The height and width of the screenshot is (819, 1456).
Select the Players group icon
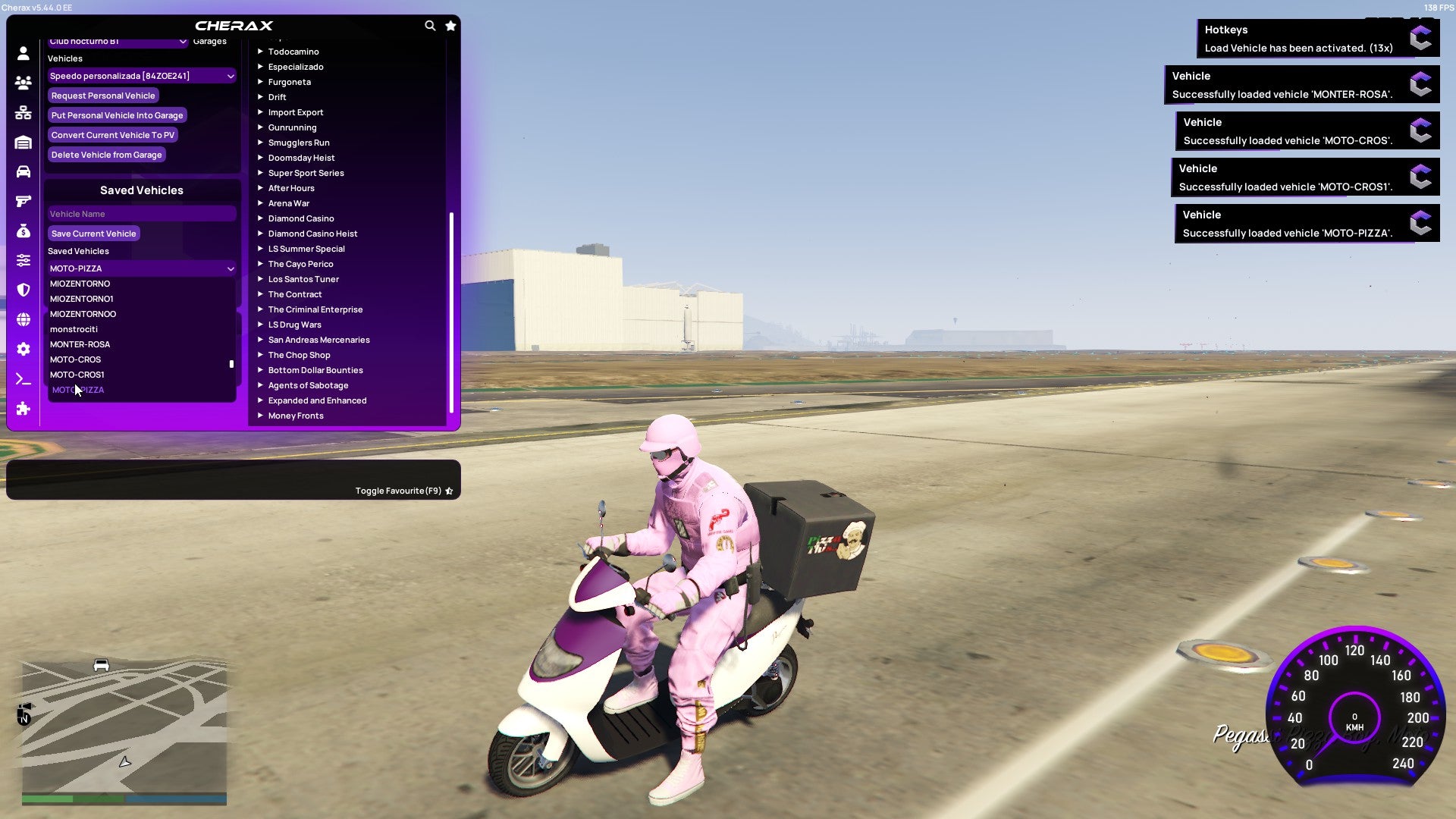(x=23, y=83)
